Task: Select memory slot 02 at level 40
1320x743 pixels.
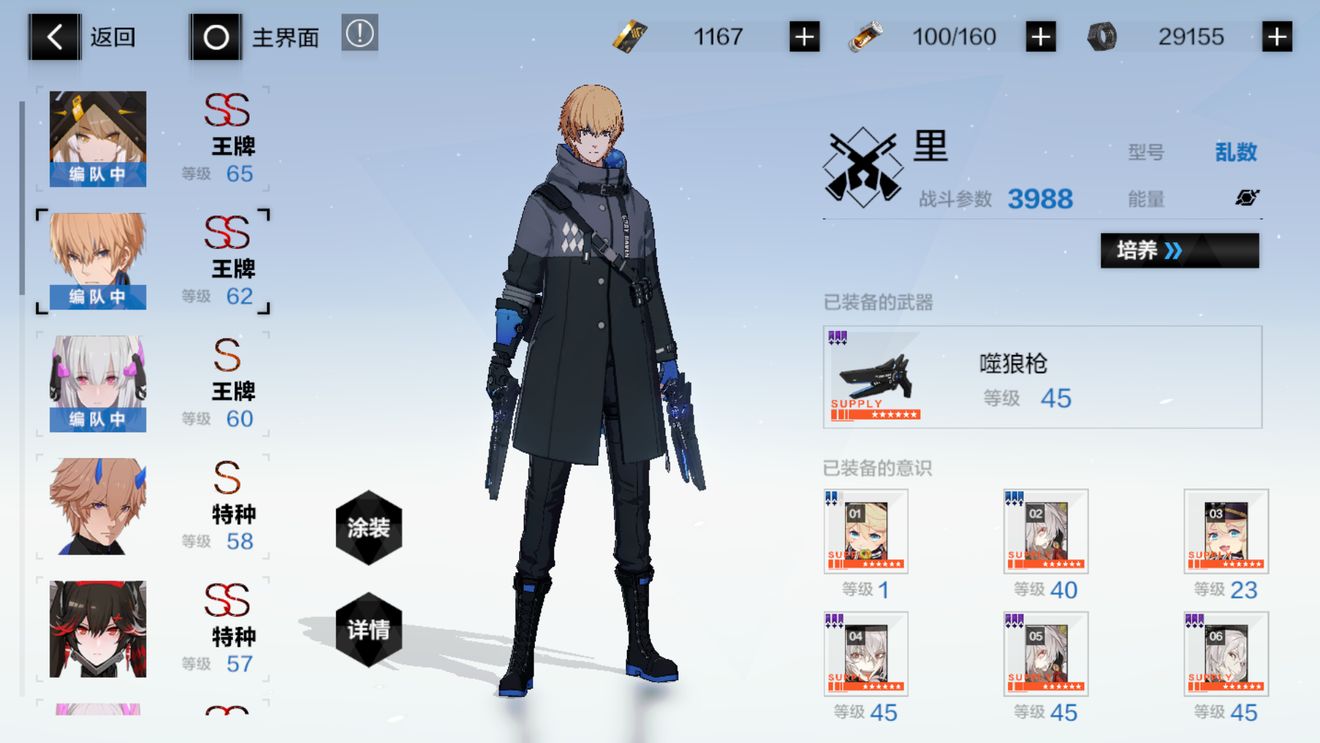Action: [1045, 531]
